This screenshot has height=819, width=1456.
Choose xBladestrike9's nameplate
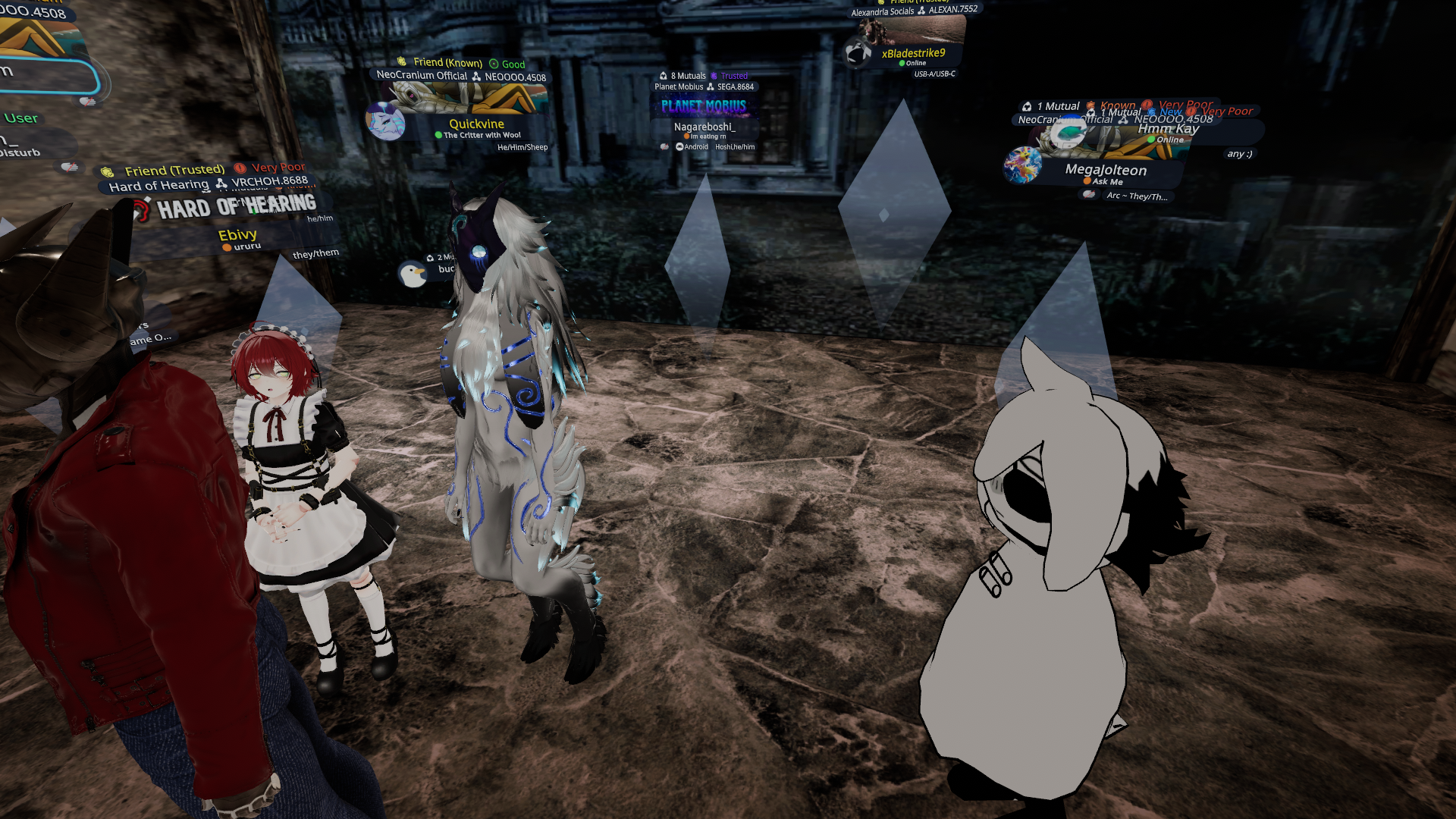click(913, 54)
